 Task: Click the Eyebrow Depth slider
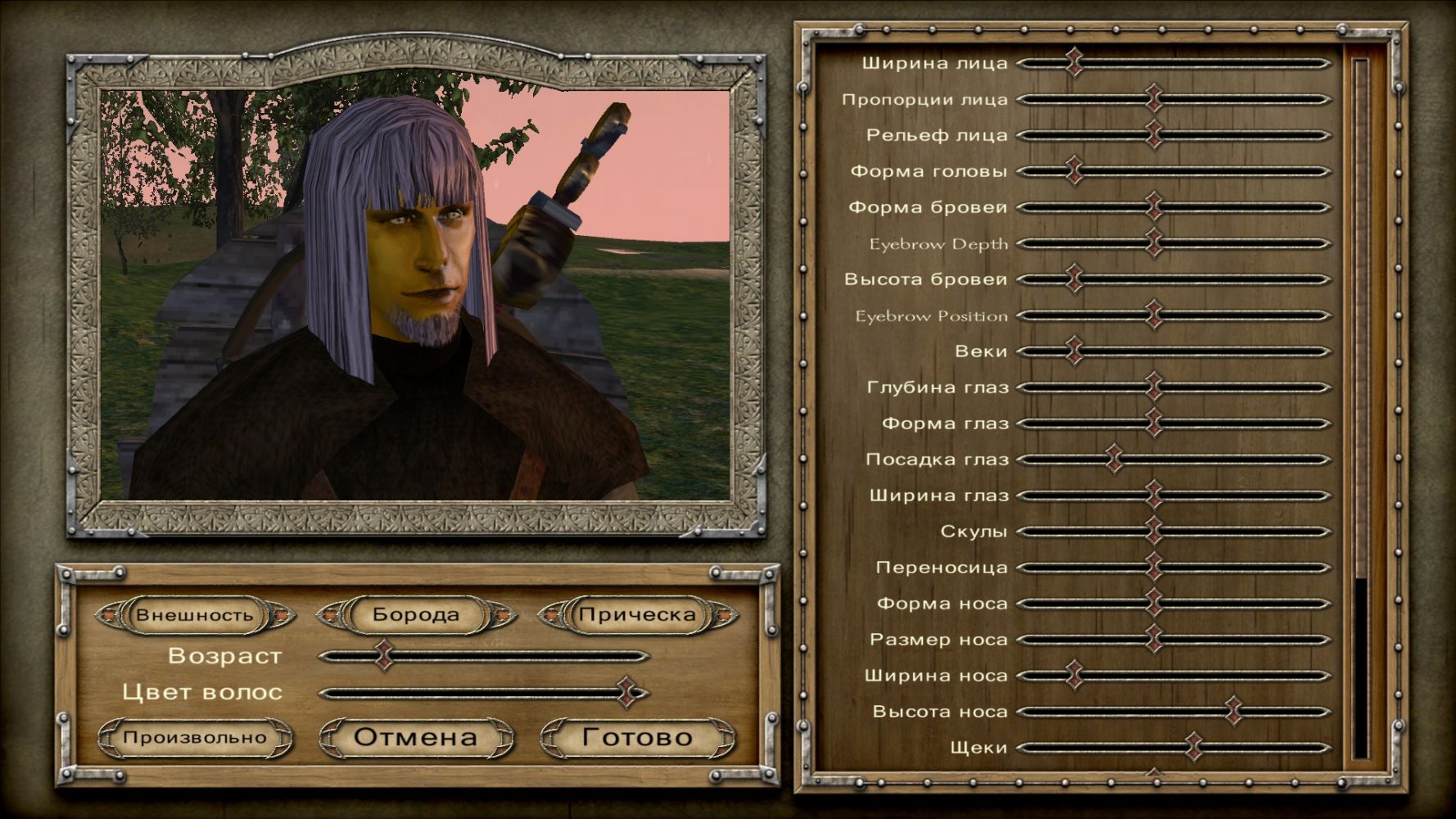pyautogui.click(x=1154, y=243)
